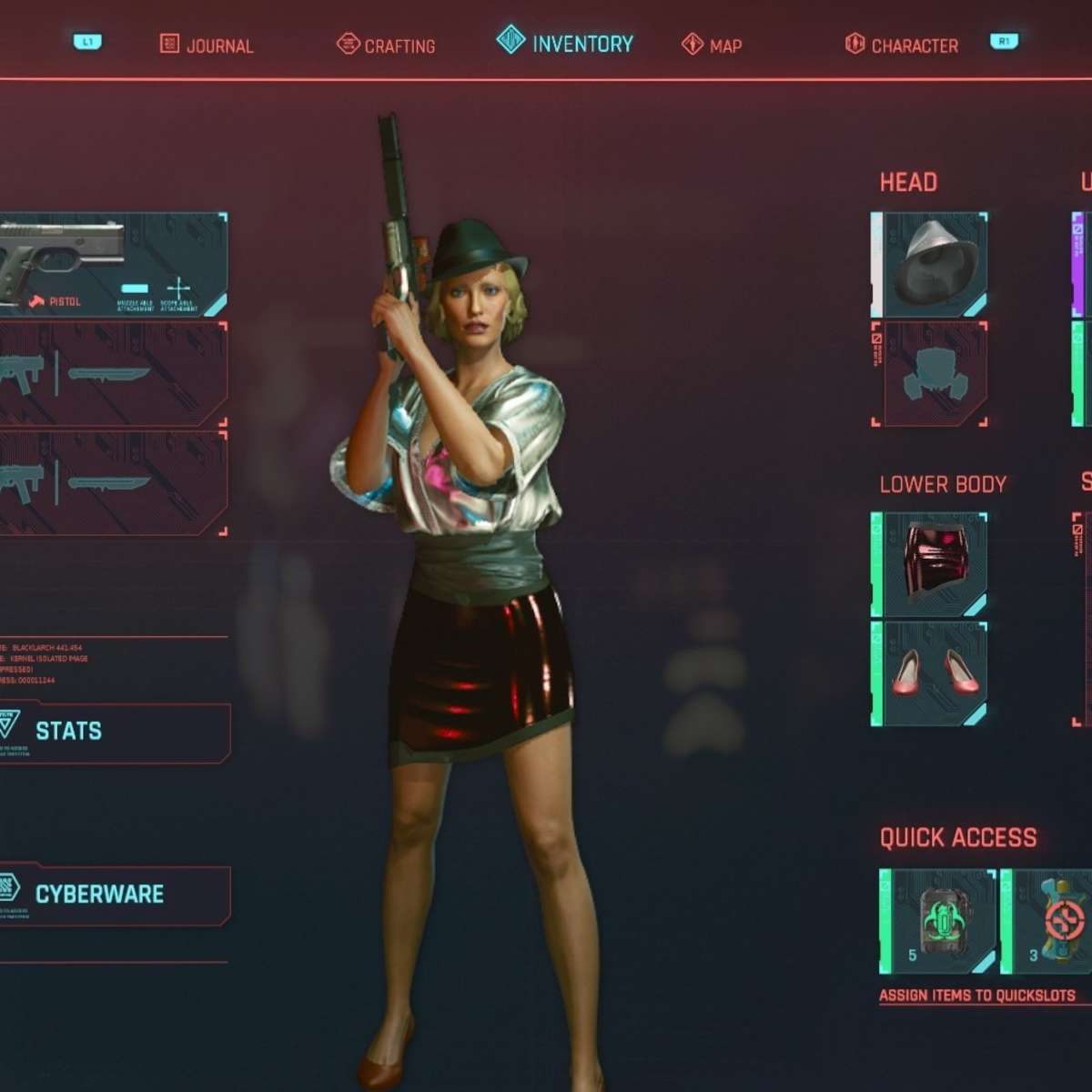This screenshot has height=1092, width=1092.
Task: Pick the red skirt Lower Body slot
Action: pyautogui.click(x=930, y=565)
